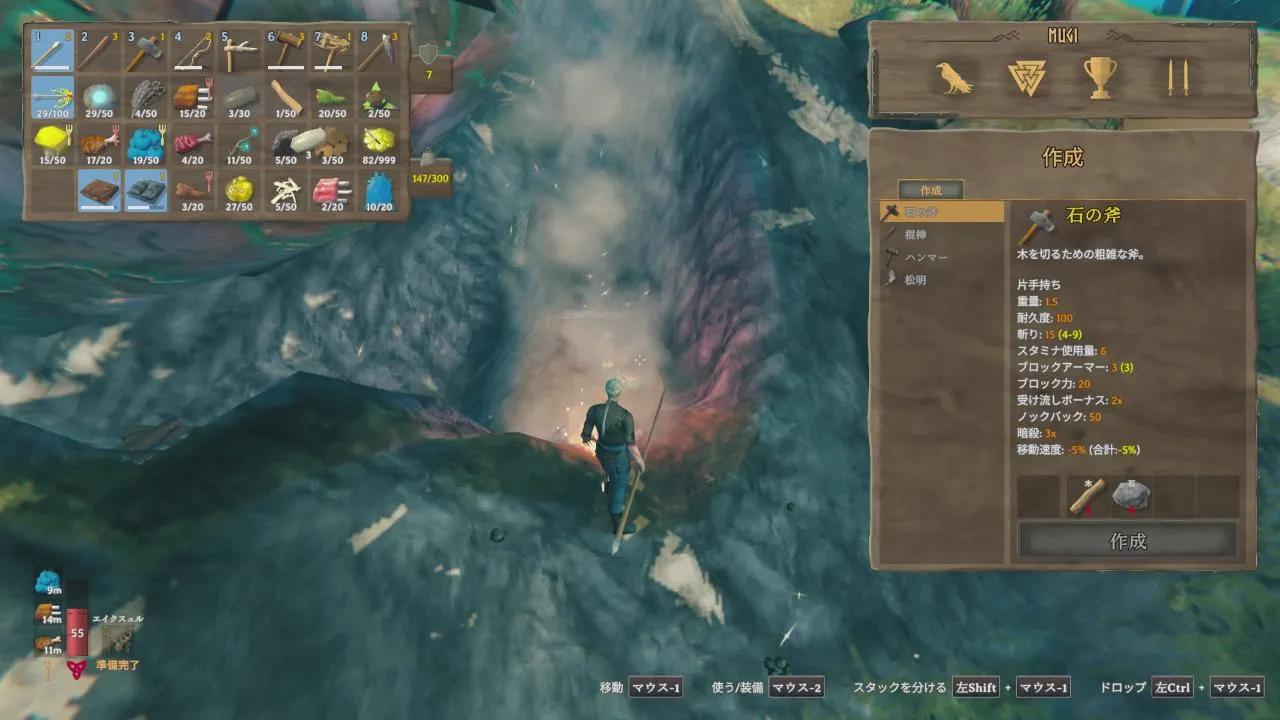Viewport: 1280px width, 720px height.
Task: Select the yellow mushroom stack 15/50
Action: point(52,144)
